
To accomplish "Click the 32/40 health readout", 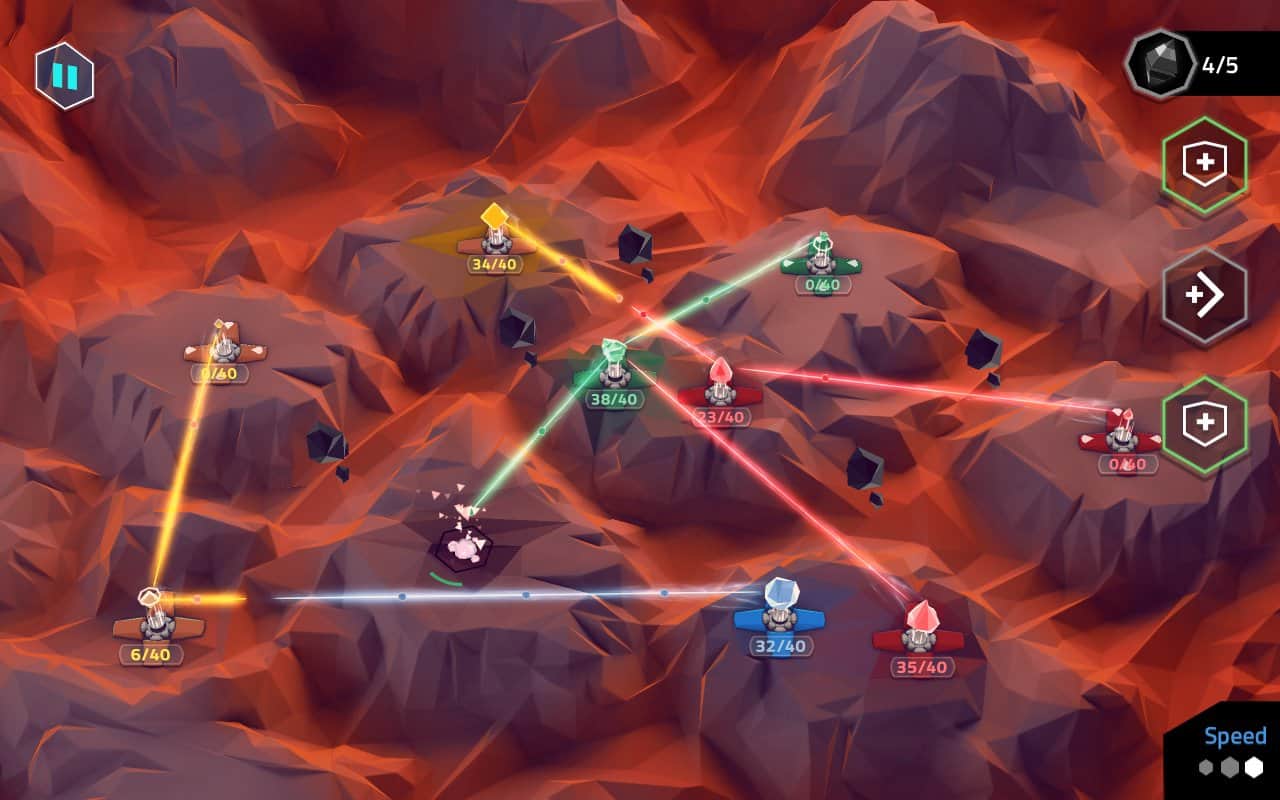I will coord(783,646).
